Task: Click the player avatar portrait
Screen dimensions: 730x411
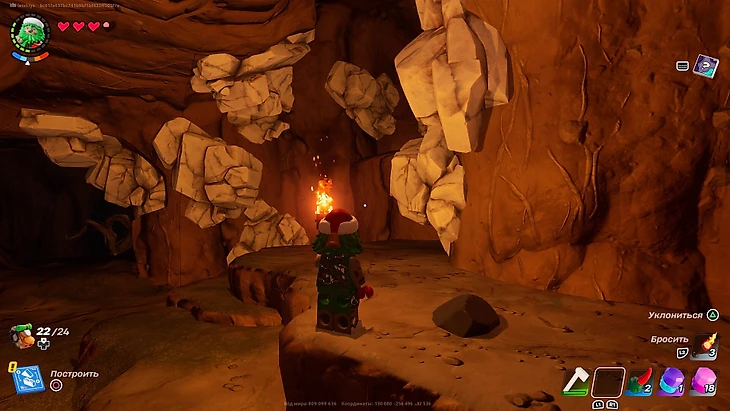Action: [29, 34]
